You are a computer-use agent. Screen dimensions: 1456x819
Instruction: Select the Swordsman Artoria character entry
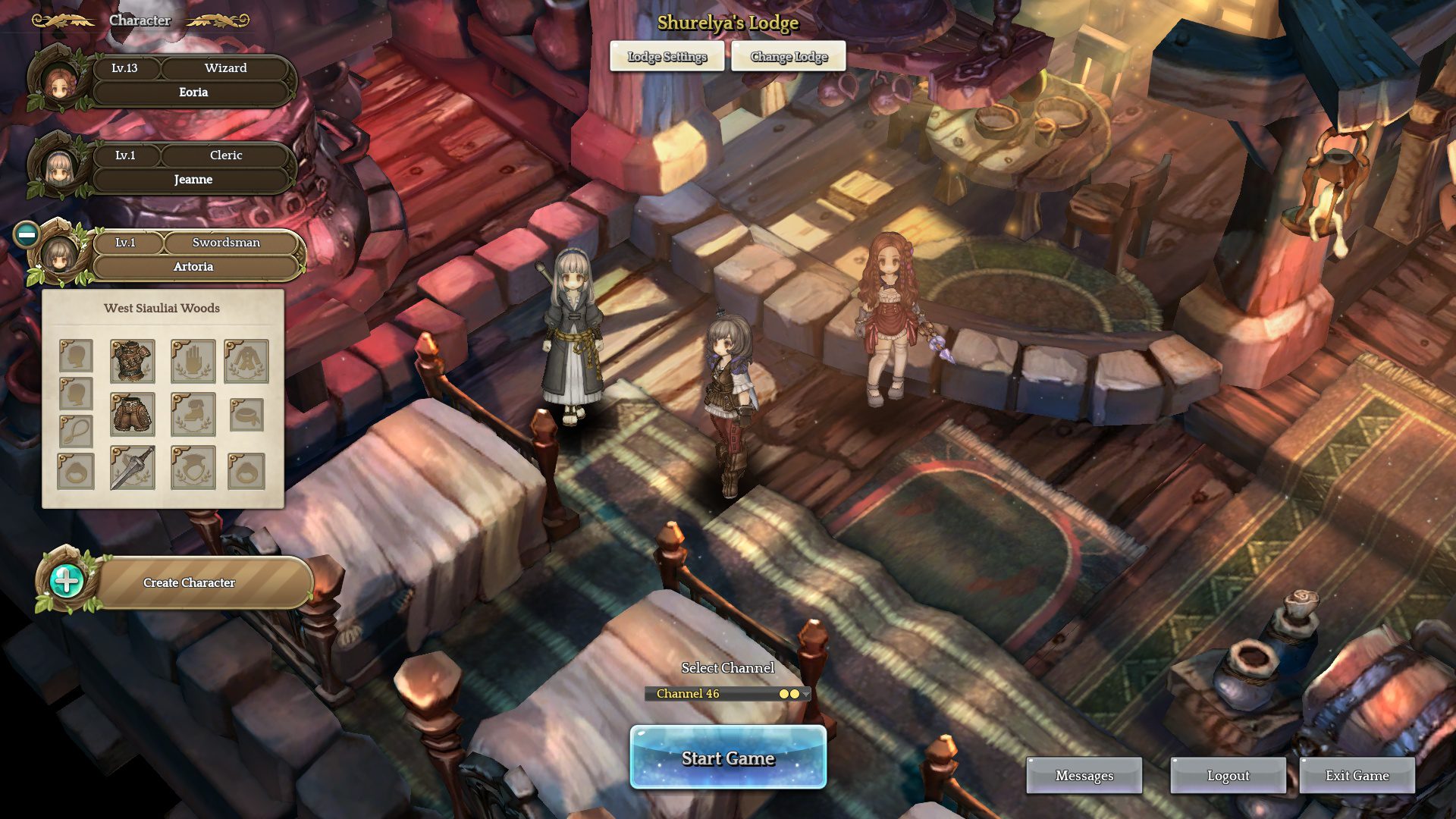coord(193,255)
